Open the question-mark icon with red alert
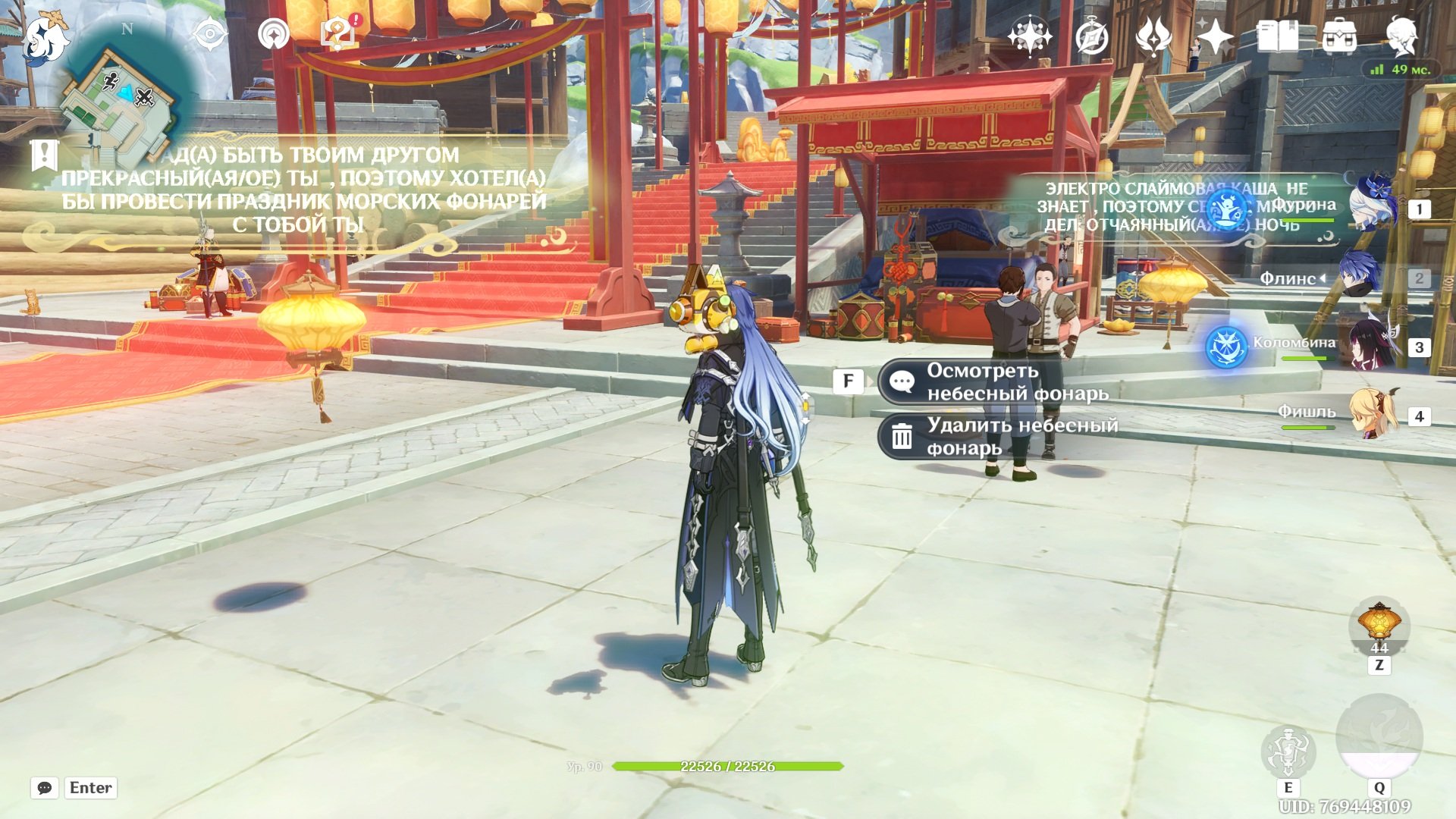1456x819 pixels. tap(338, 34)
